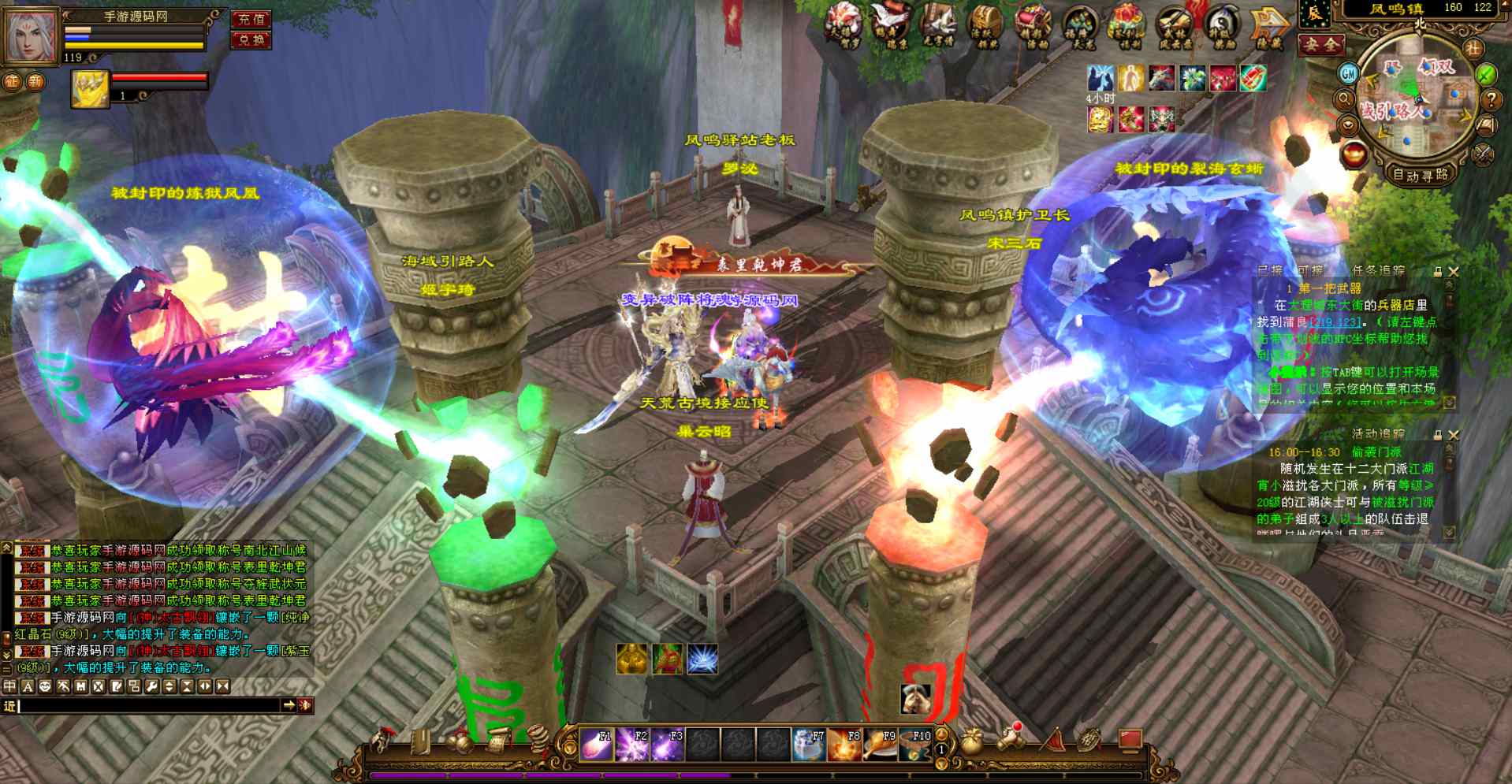Toggle the 隐藏 hide arrow icon

pos(1269,27)
